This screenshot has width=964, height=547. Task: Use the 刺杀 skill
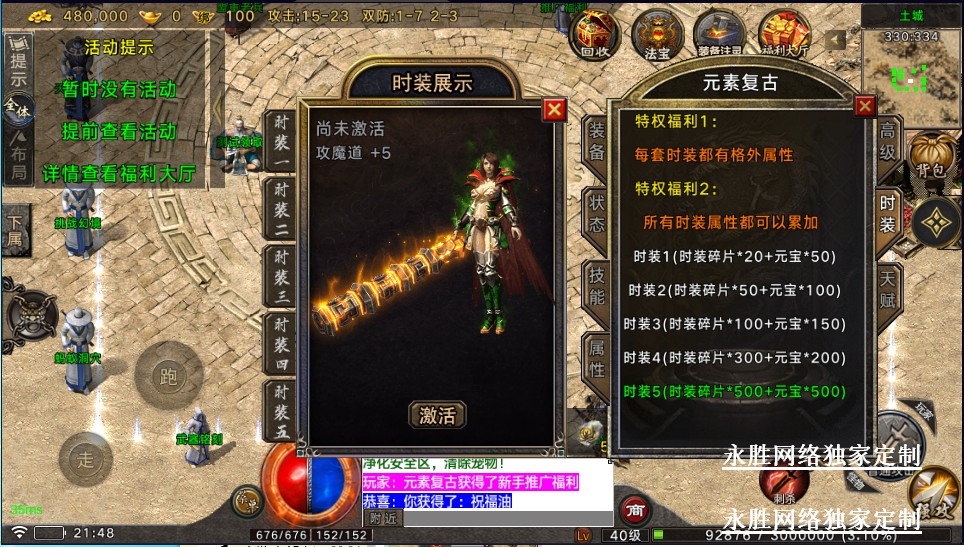tap(784, 483)
